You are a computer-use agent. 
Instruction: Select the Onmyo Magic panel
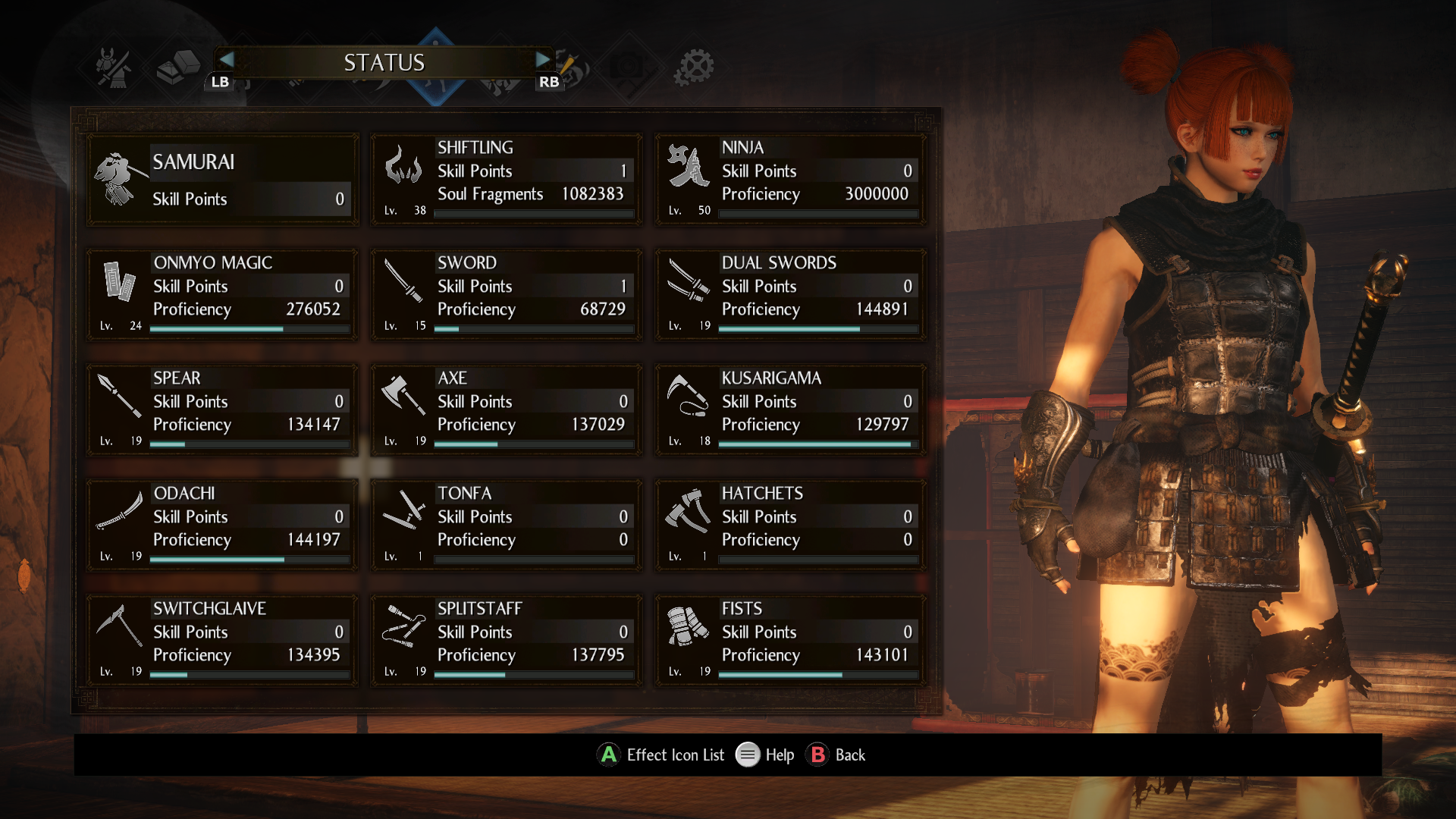[x=223, y=295]
